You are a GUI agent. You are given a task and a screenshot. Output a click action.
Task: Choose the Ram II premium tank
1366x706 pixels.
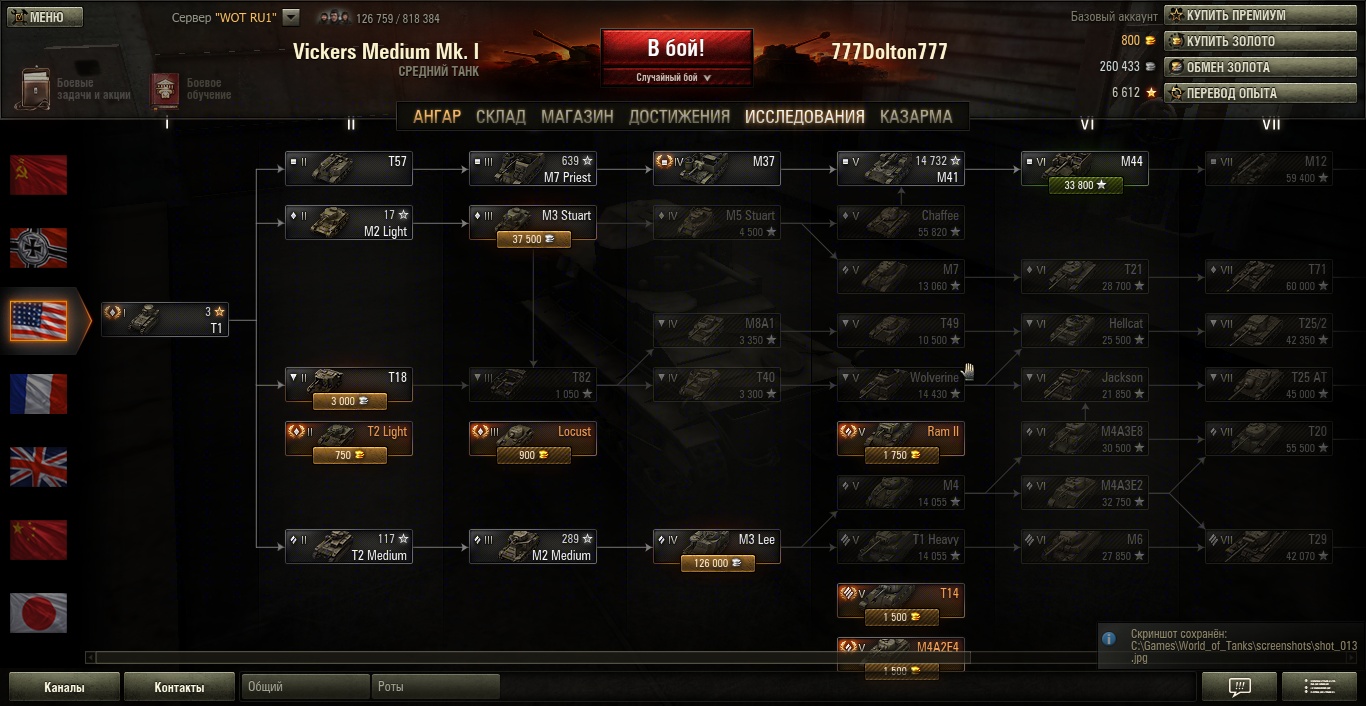point(900,438)
